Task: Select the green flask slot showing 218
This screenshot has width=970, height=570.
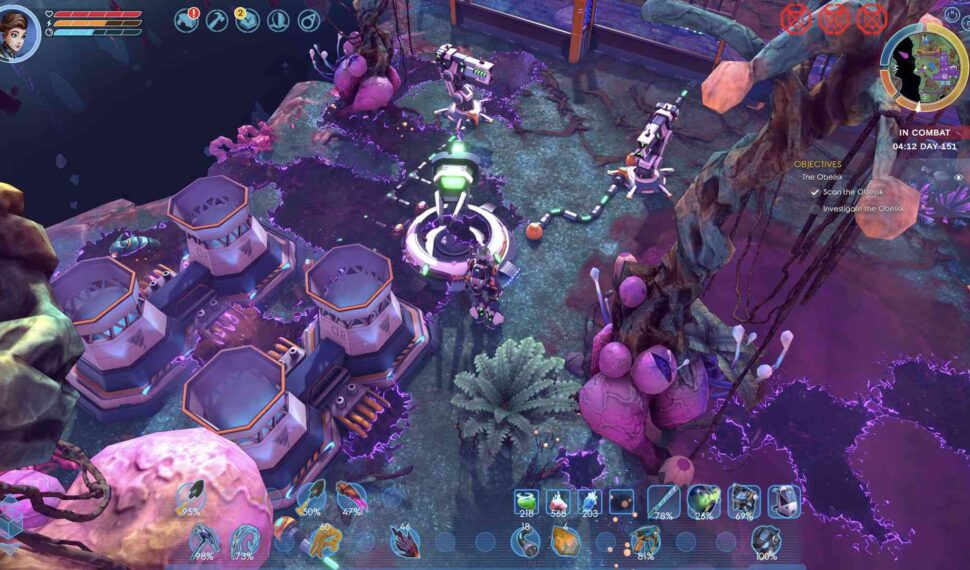Action: [x=526, y=502]
